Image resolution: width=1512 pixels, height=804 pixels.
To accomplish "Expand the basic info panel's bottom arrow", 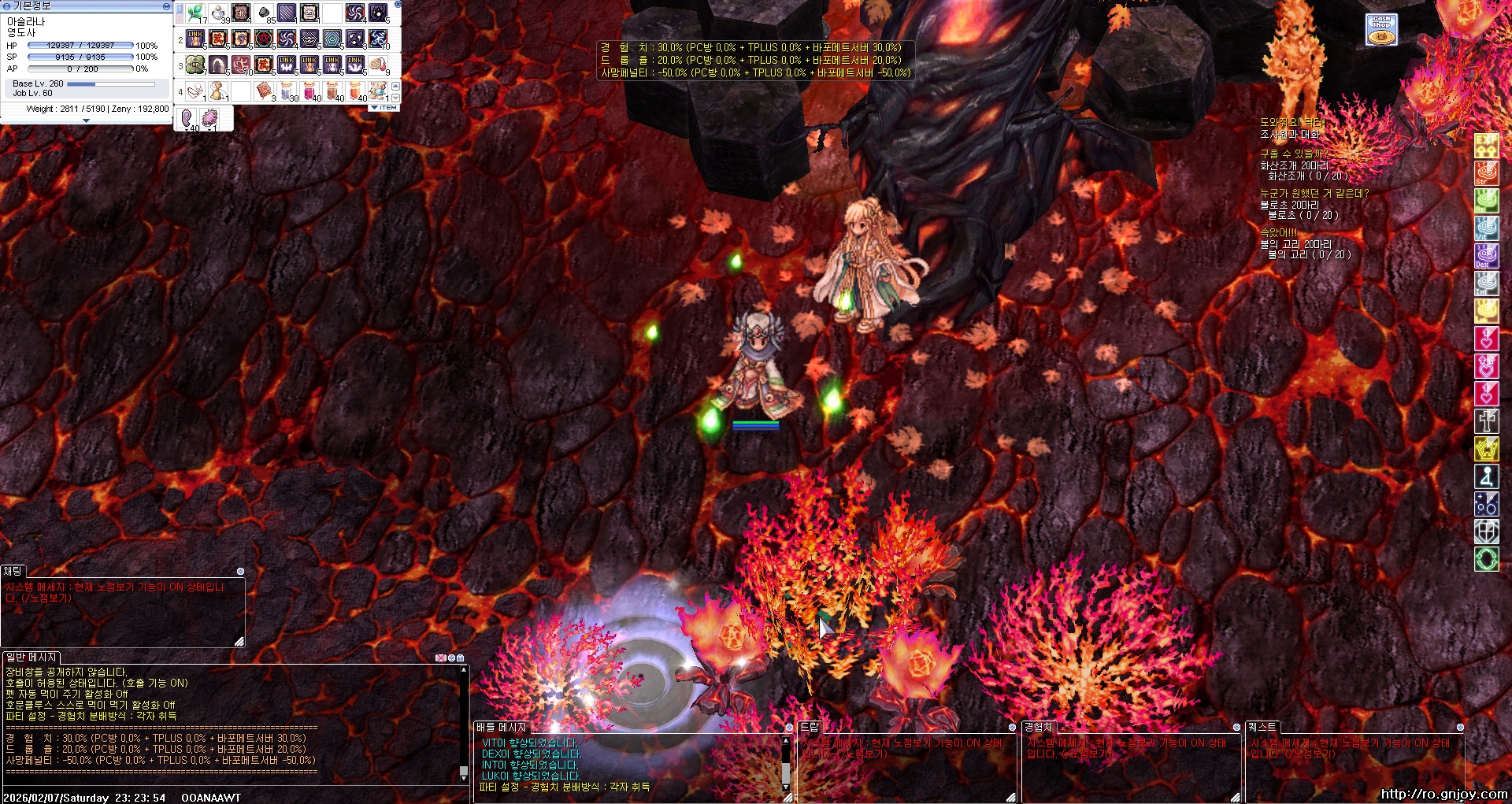I will (86, 120).
